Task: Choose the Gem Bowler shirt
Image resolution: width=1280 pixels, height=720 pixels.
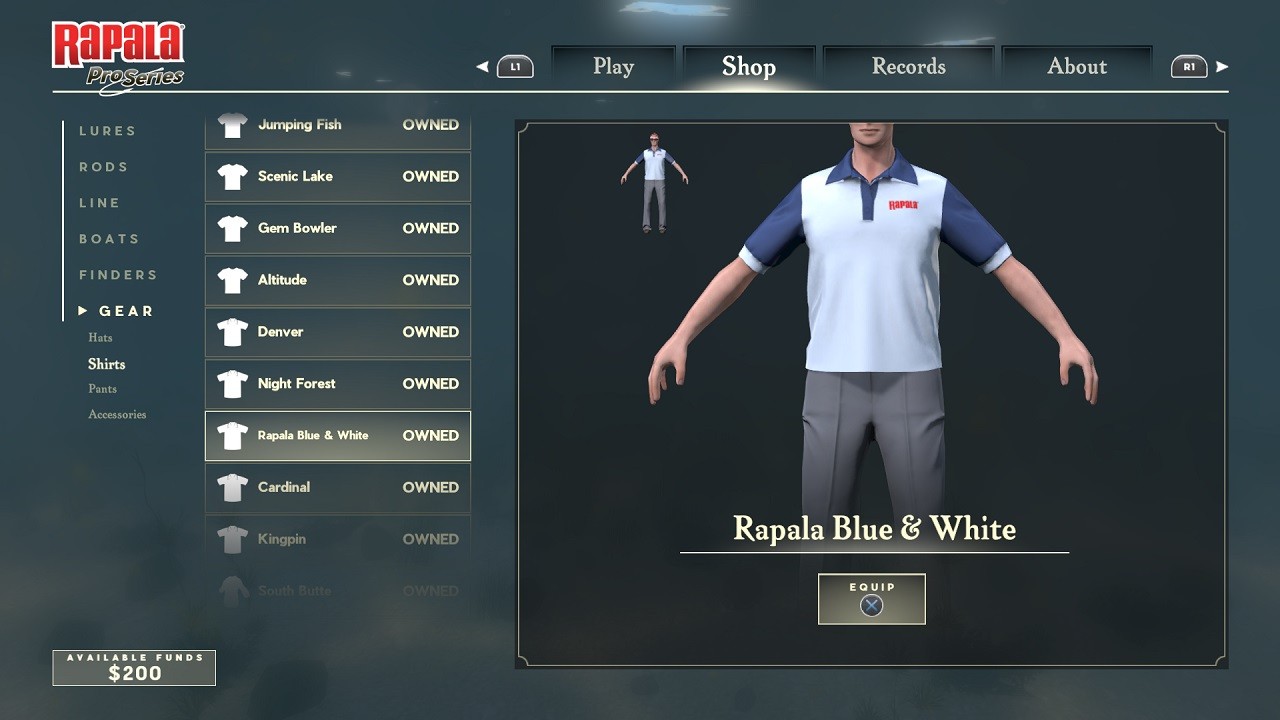Action: [337, 228]
